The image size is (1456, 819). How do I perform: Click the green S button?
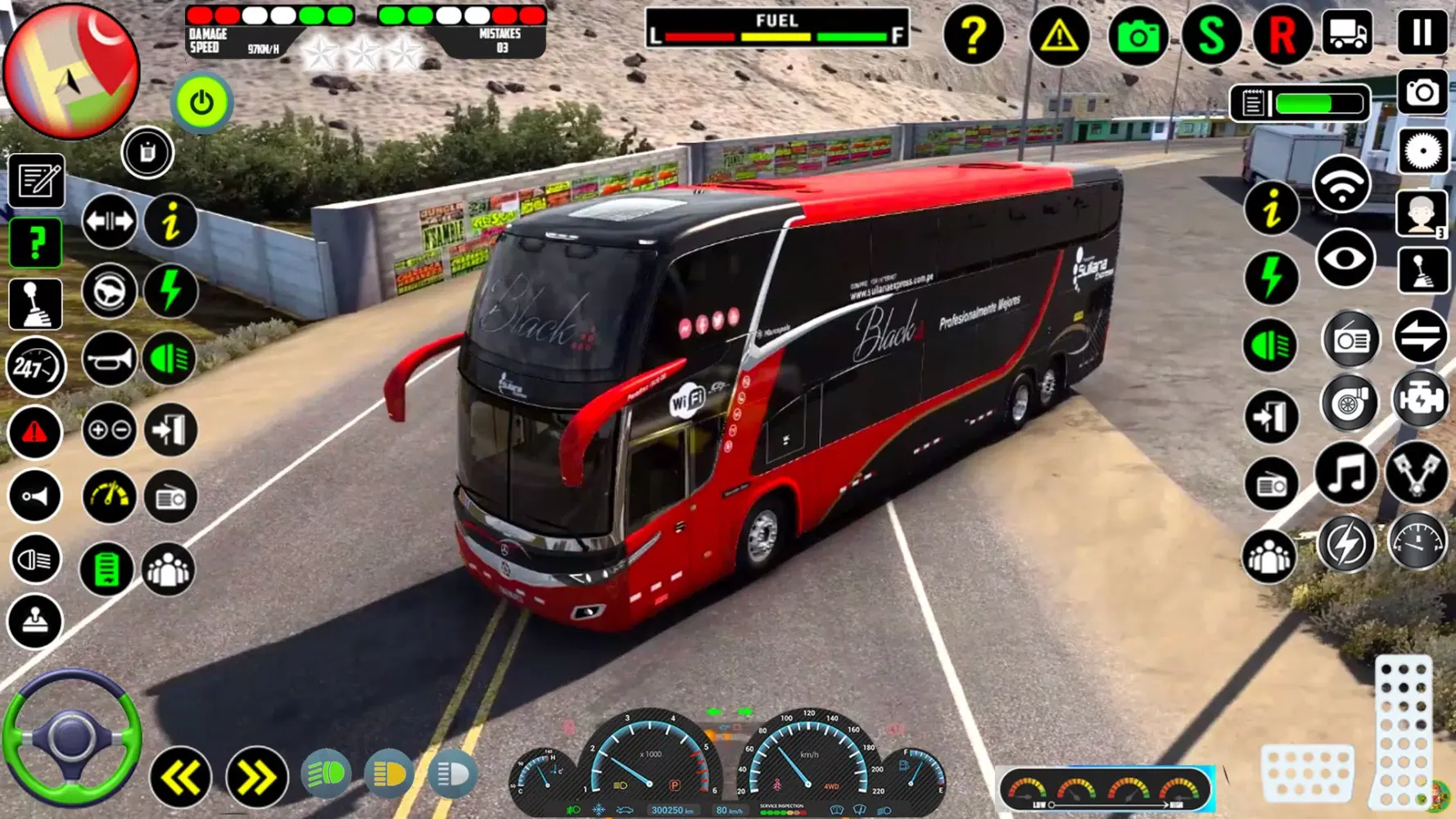click(x=1210, y=35)
